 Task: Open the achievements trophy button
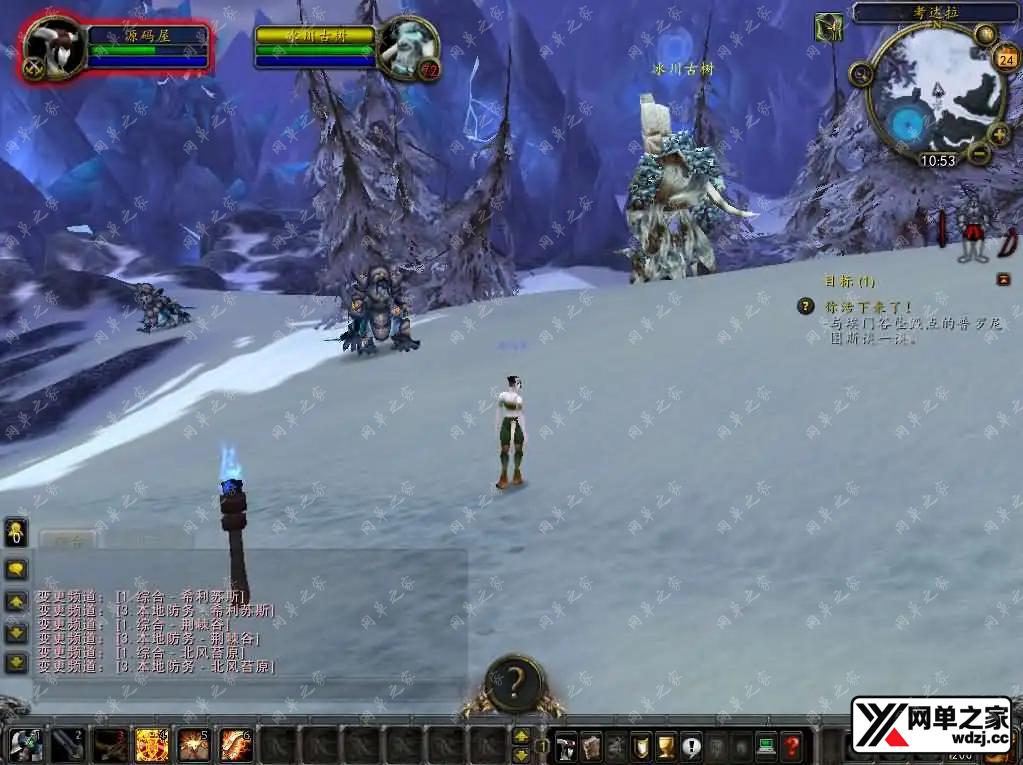(x=666, y=745)
